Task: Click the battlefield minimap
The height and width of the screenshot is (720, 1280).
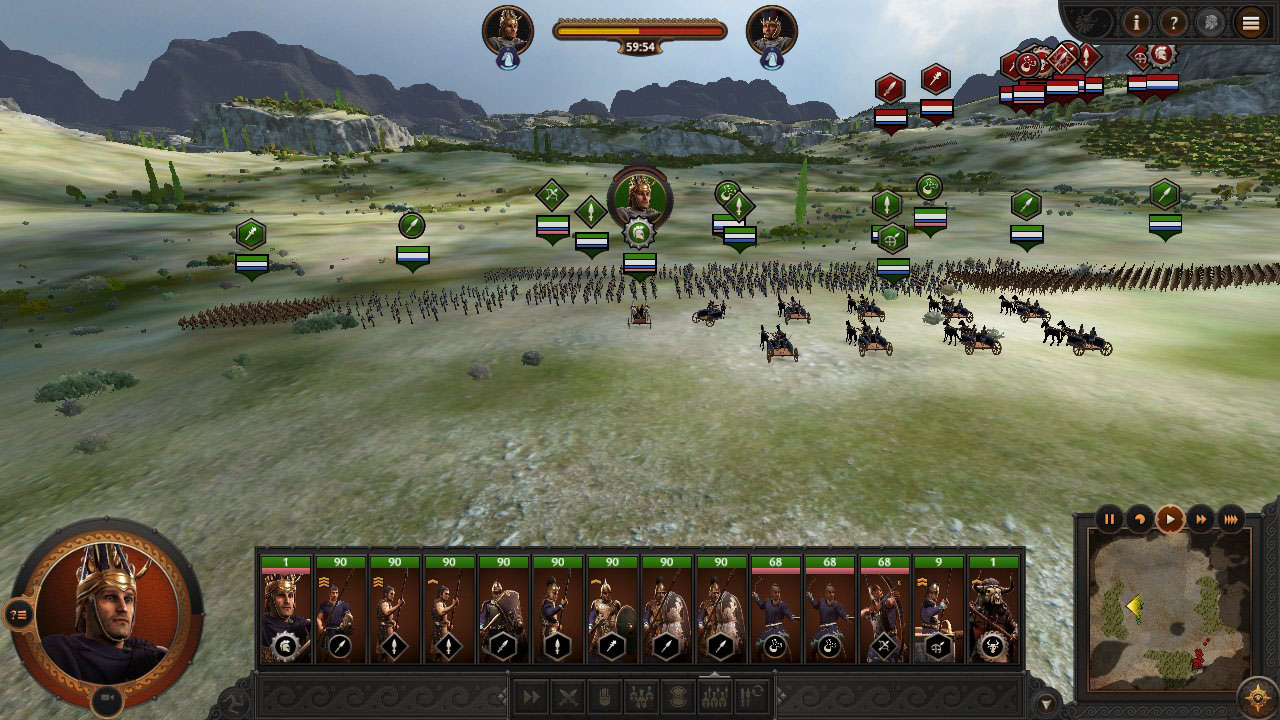Action: [x=1168, y=610]
